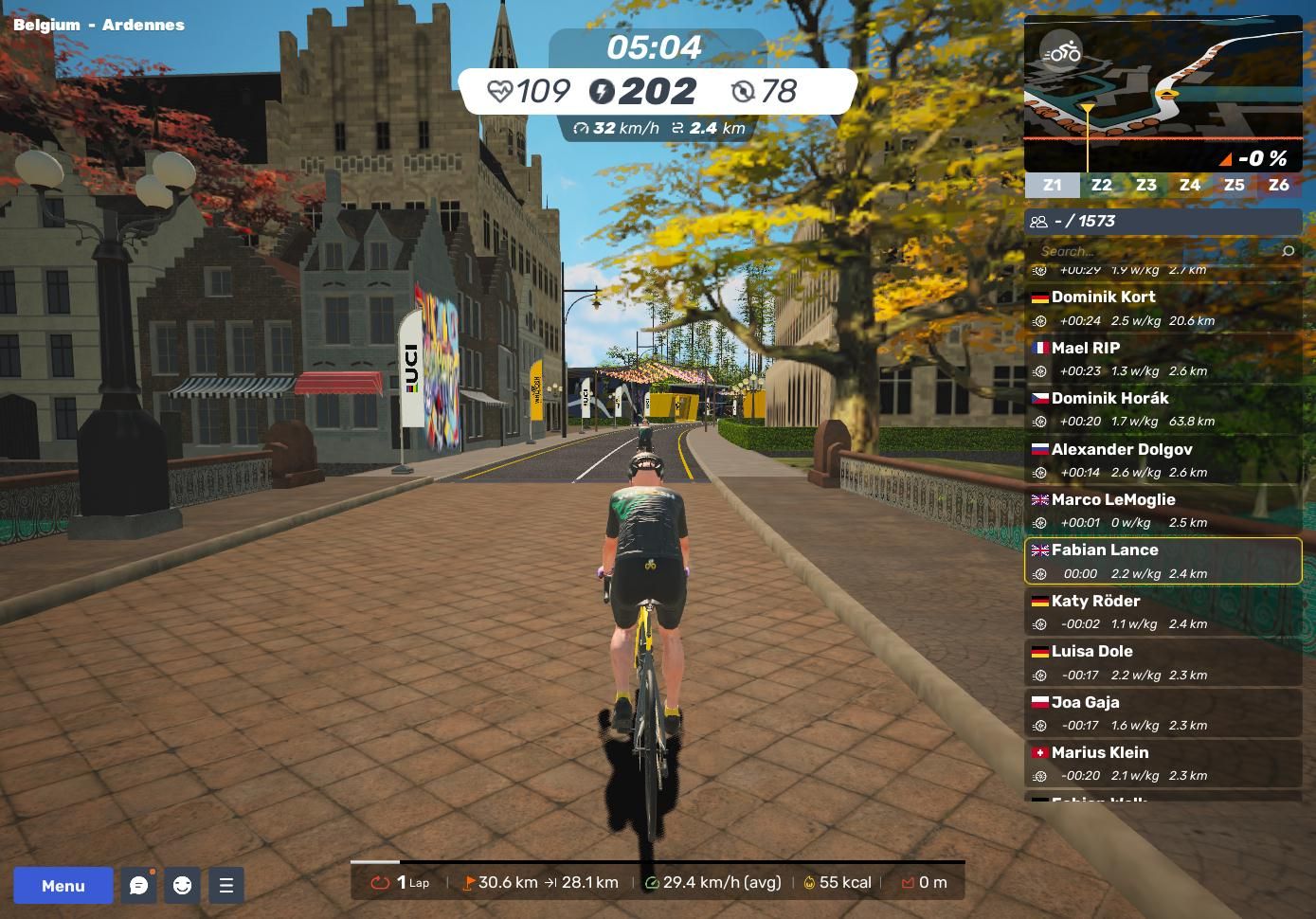Click the rider count header bar
Screen dimensions: 1316x919
point(1163,221)
